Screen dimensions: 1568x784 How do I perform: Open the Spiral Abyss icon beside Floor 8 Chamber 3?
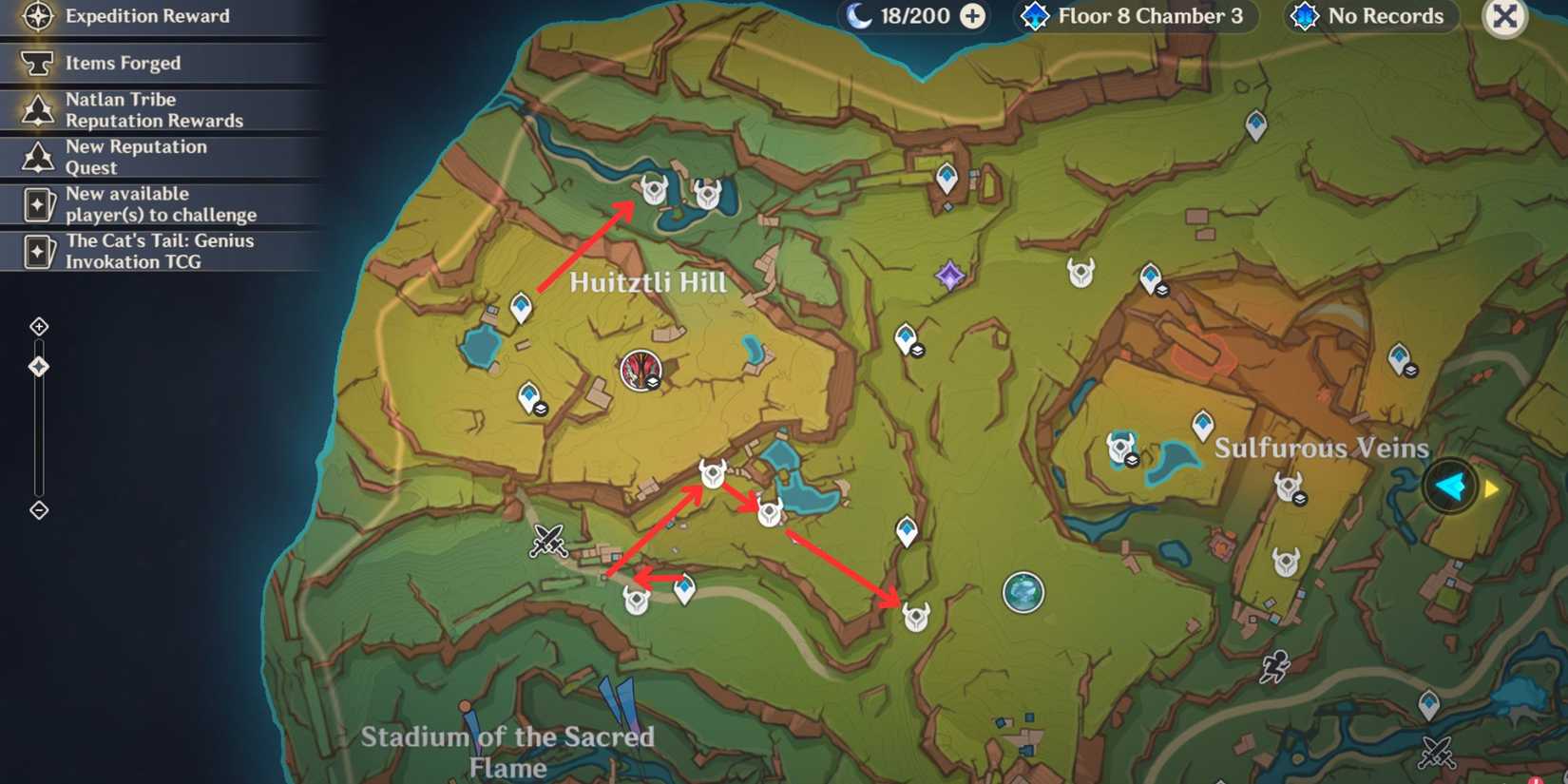click(x=1035, y=16)
